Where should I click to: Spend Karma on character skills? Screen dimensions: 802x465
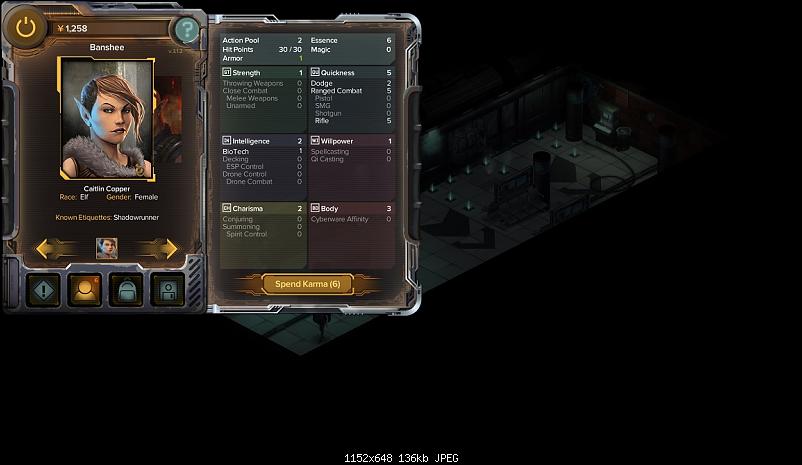308,284
